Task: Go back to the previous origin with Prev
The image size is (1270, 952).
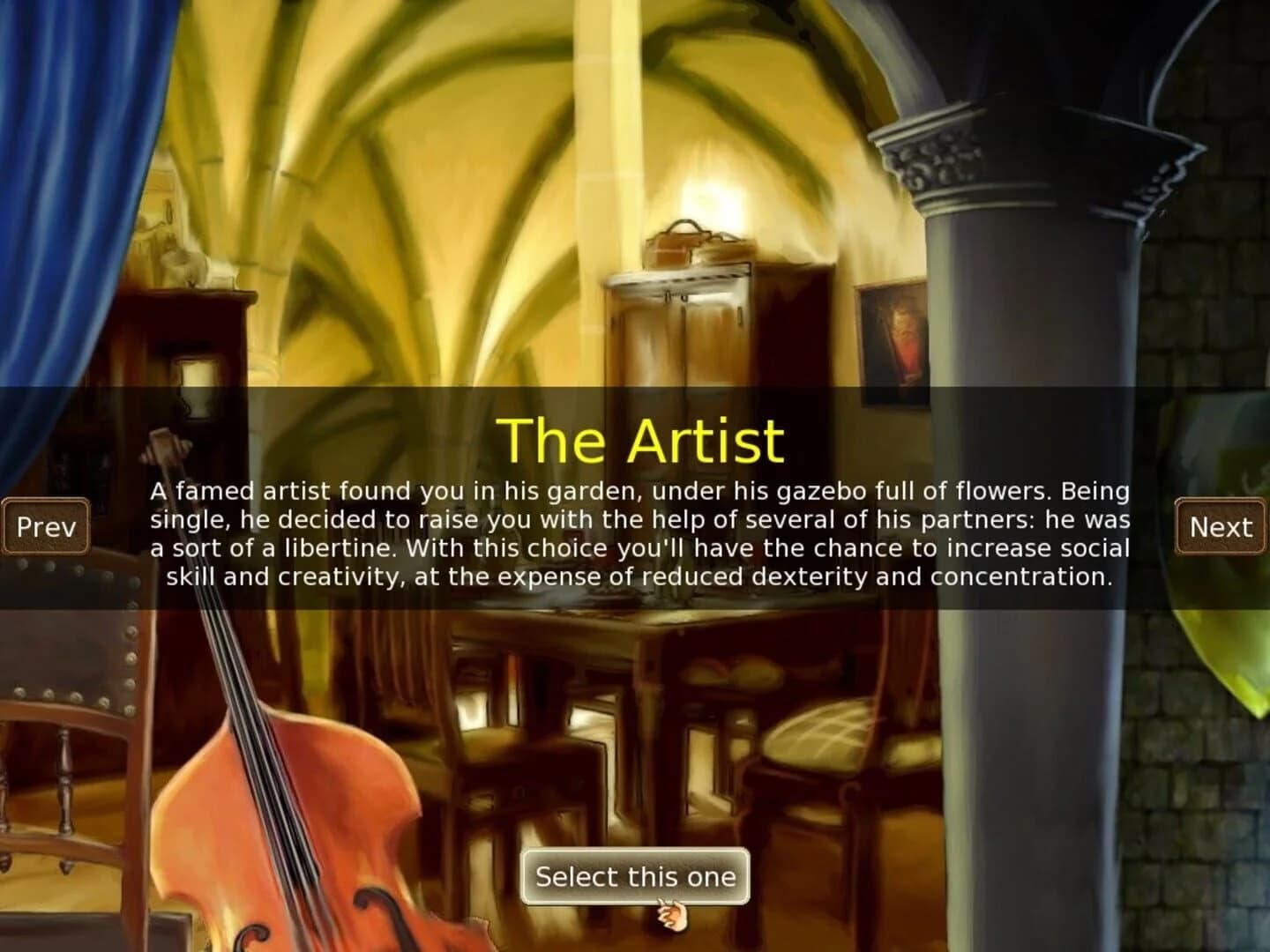Action: (x=48, y=526)
